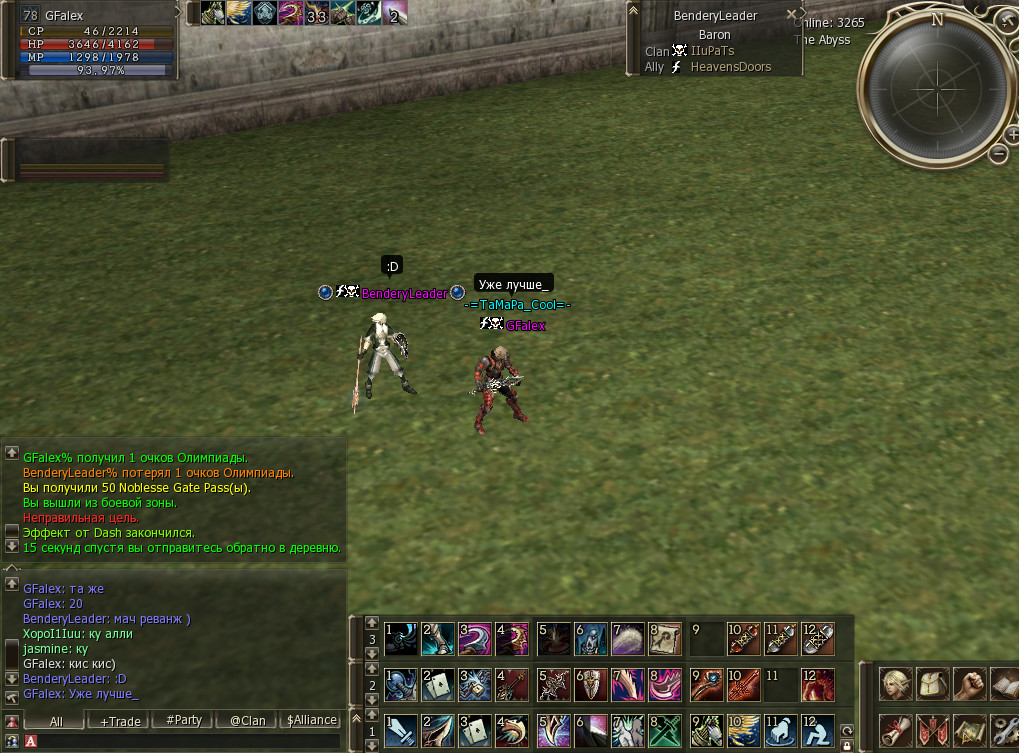Viewport: 1028px width, 753px height.
Task: Activate the sitting figure action in slot 12
Action: pos(817,731)
